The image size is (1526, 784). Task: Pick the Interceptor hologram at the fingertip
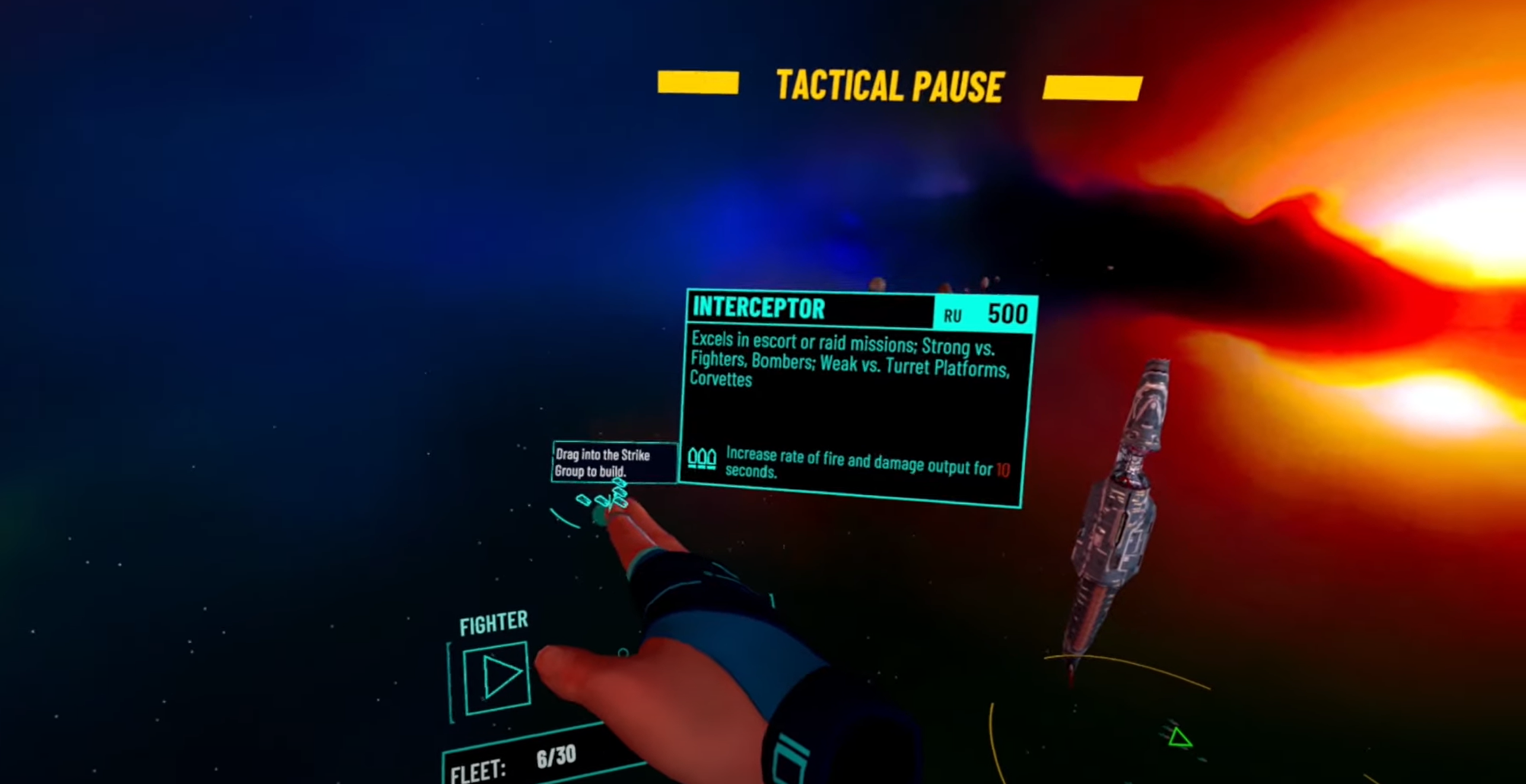(x=606, y=497)
